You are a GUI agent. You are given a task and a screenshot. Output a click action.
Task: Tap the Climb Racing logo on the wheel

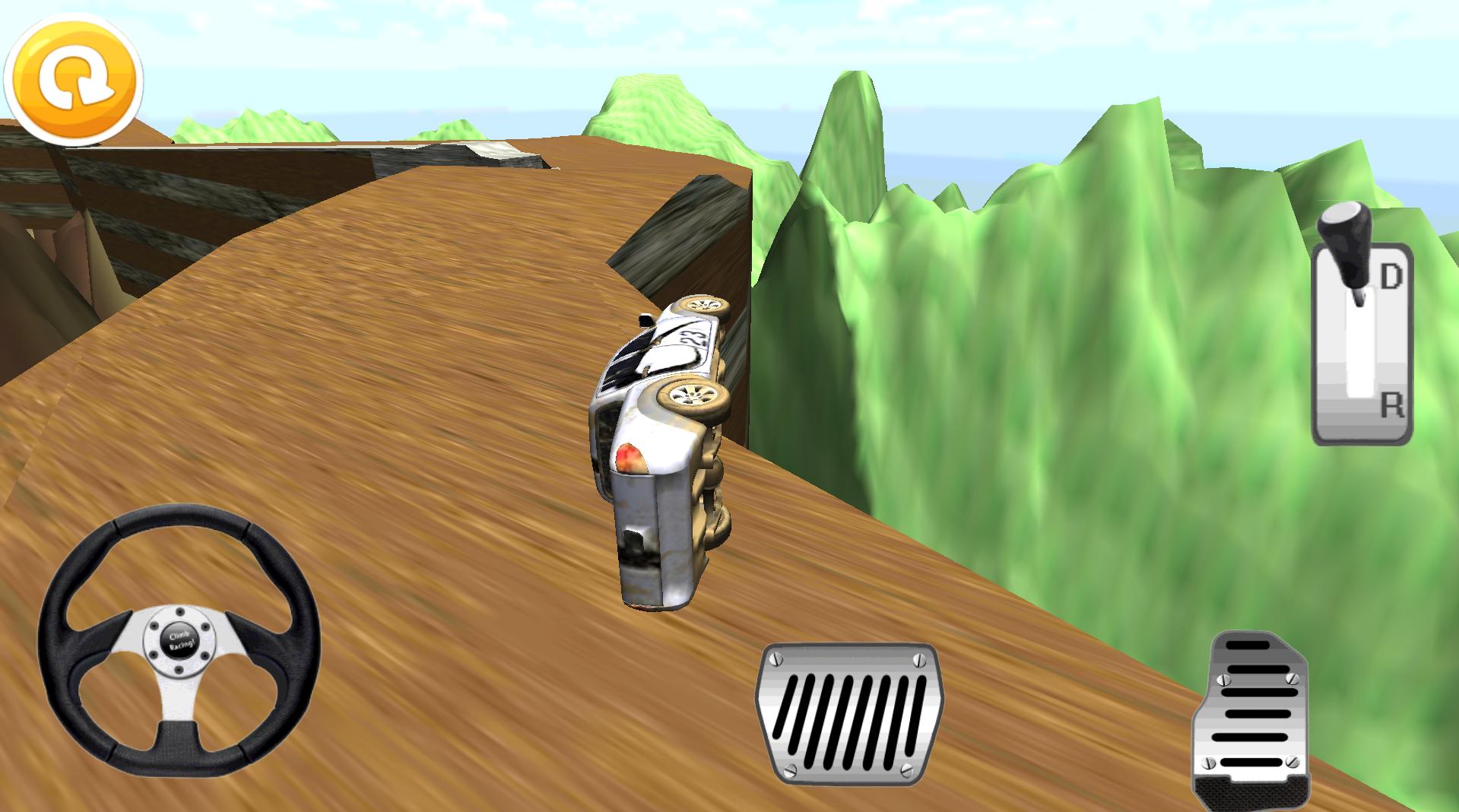click(x=181, y=641)
